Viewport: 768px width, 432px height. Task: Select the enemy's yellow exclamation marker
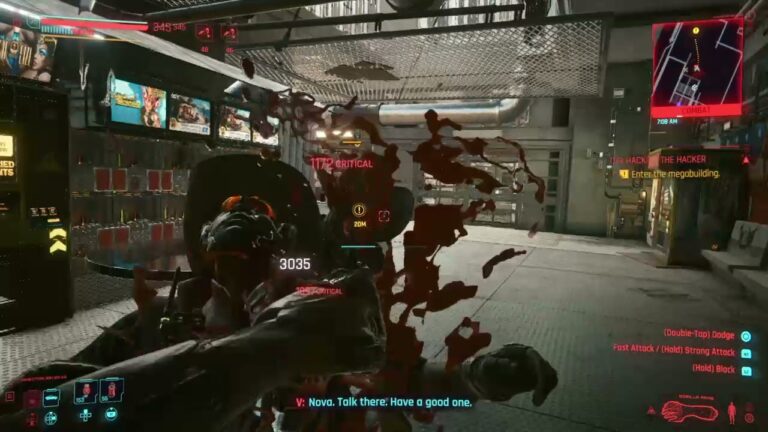click(x=358, y=211)
